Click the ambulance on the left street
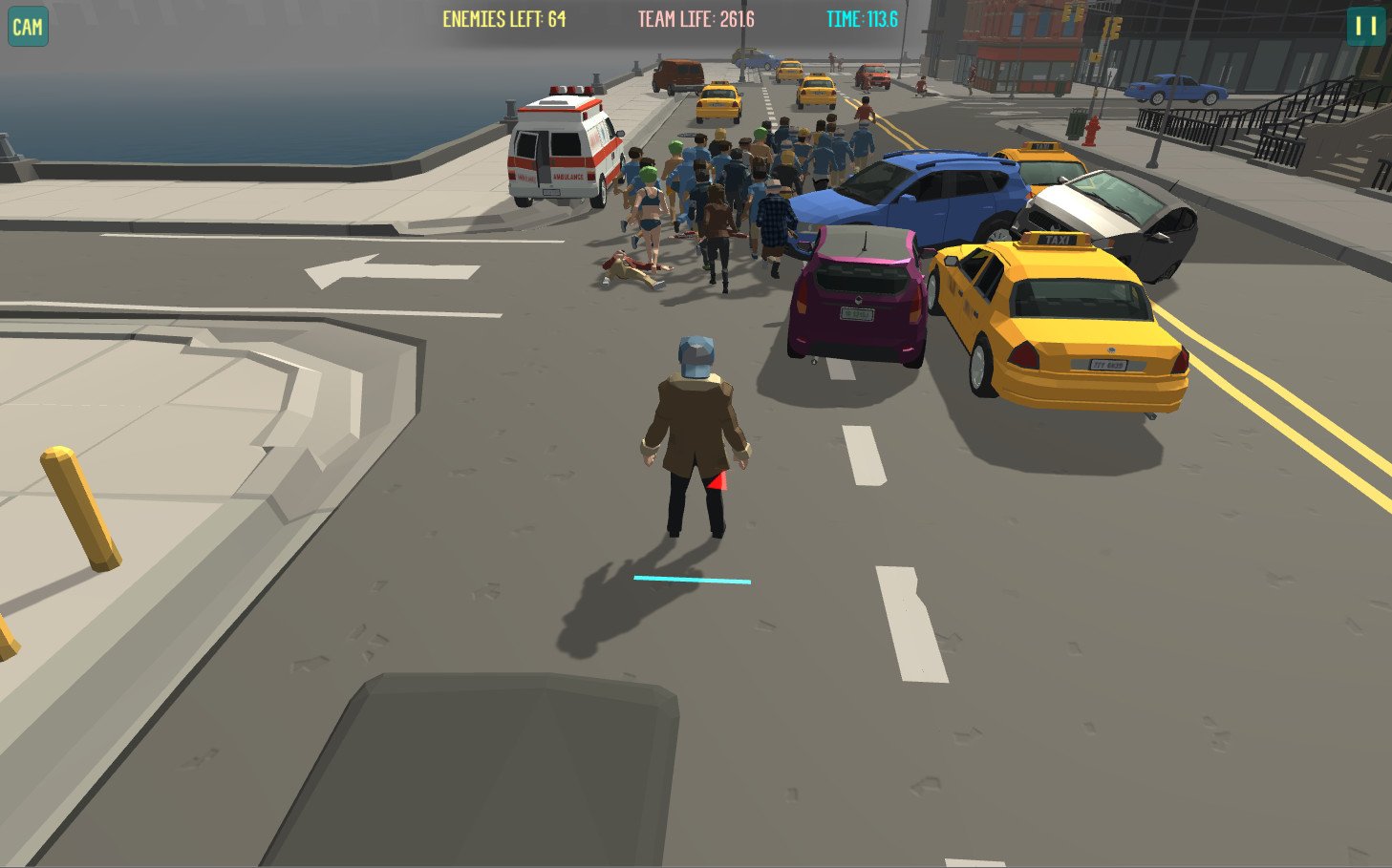The image size is (1392, 868). click(564, 148)
